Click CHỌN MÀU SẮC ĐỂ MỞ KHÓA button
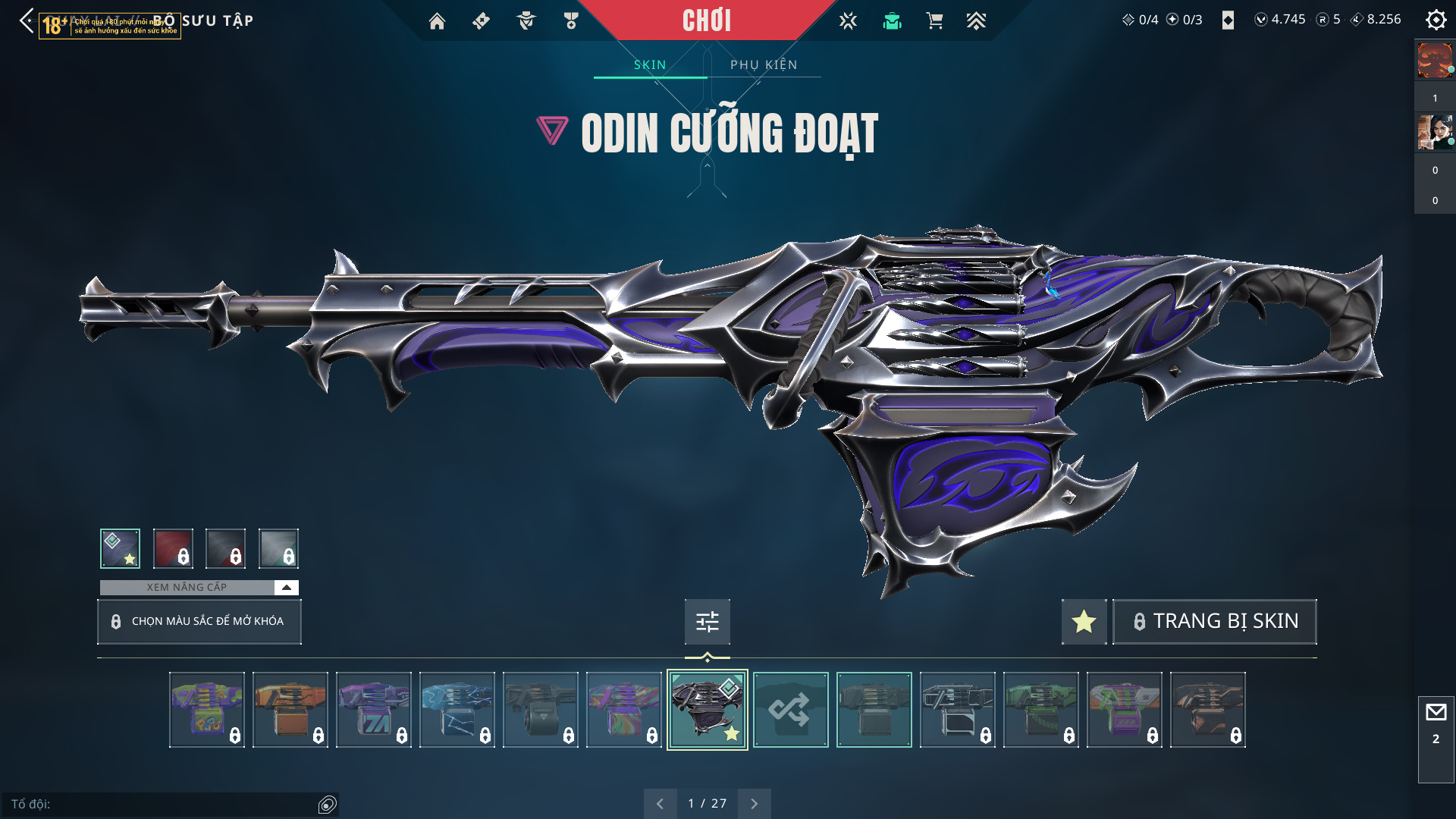1456x819 pixels. pyautogui.click(x=199, y=621)
